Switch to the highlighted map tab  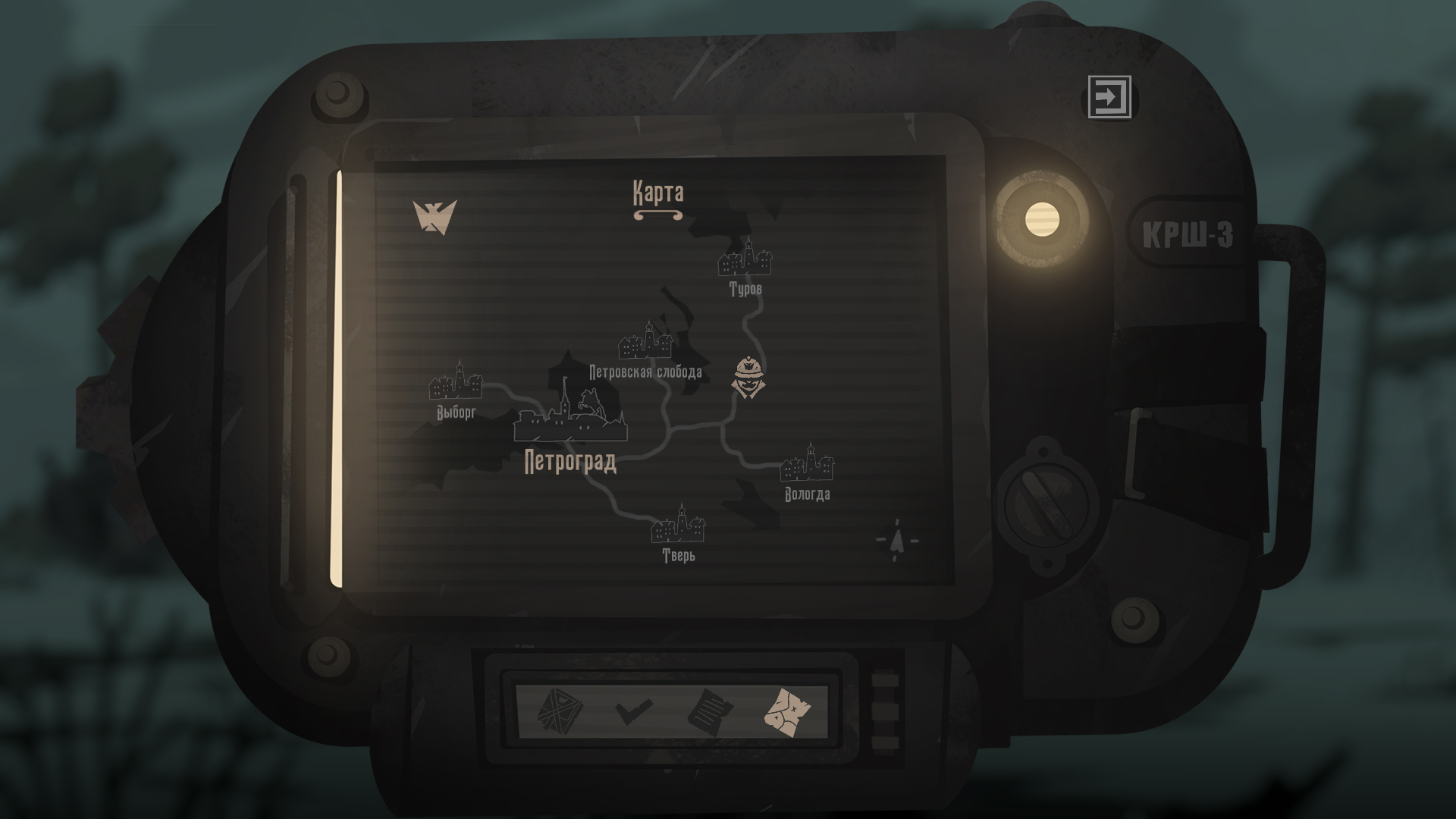pos(788,712)
